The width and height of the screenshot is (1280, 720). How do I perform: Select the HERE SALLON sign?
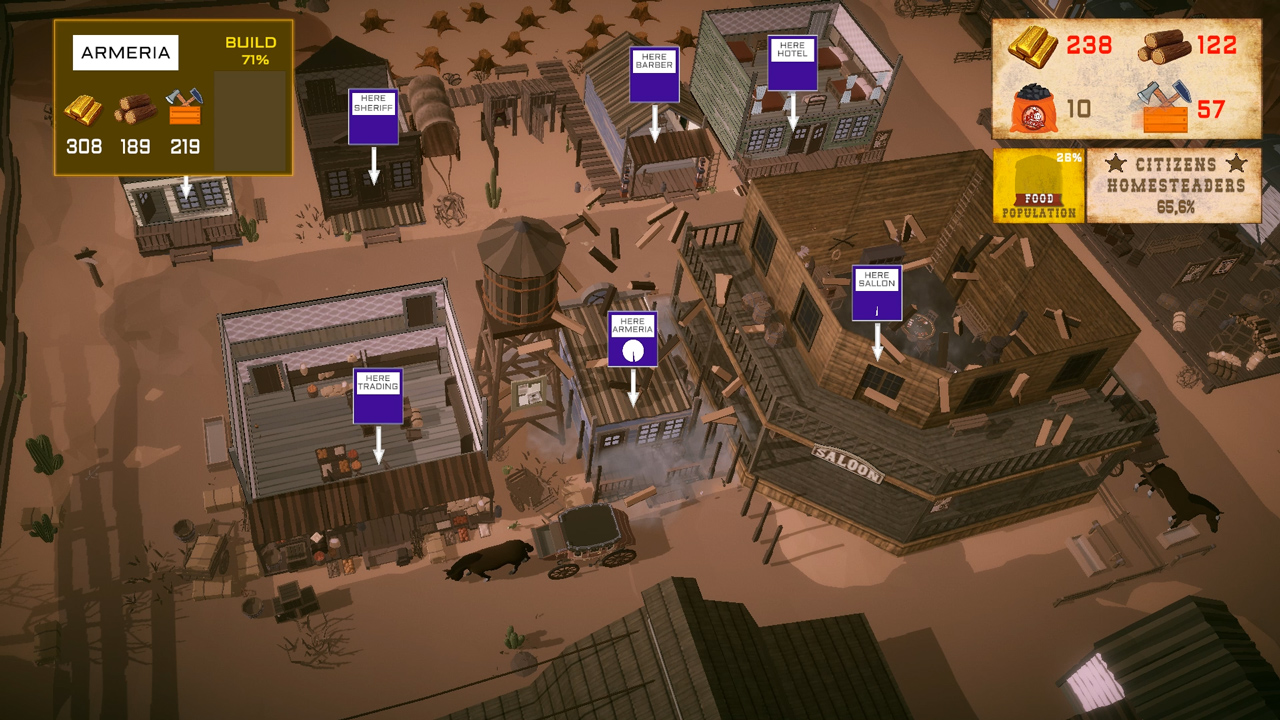click(878, 291)
